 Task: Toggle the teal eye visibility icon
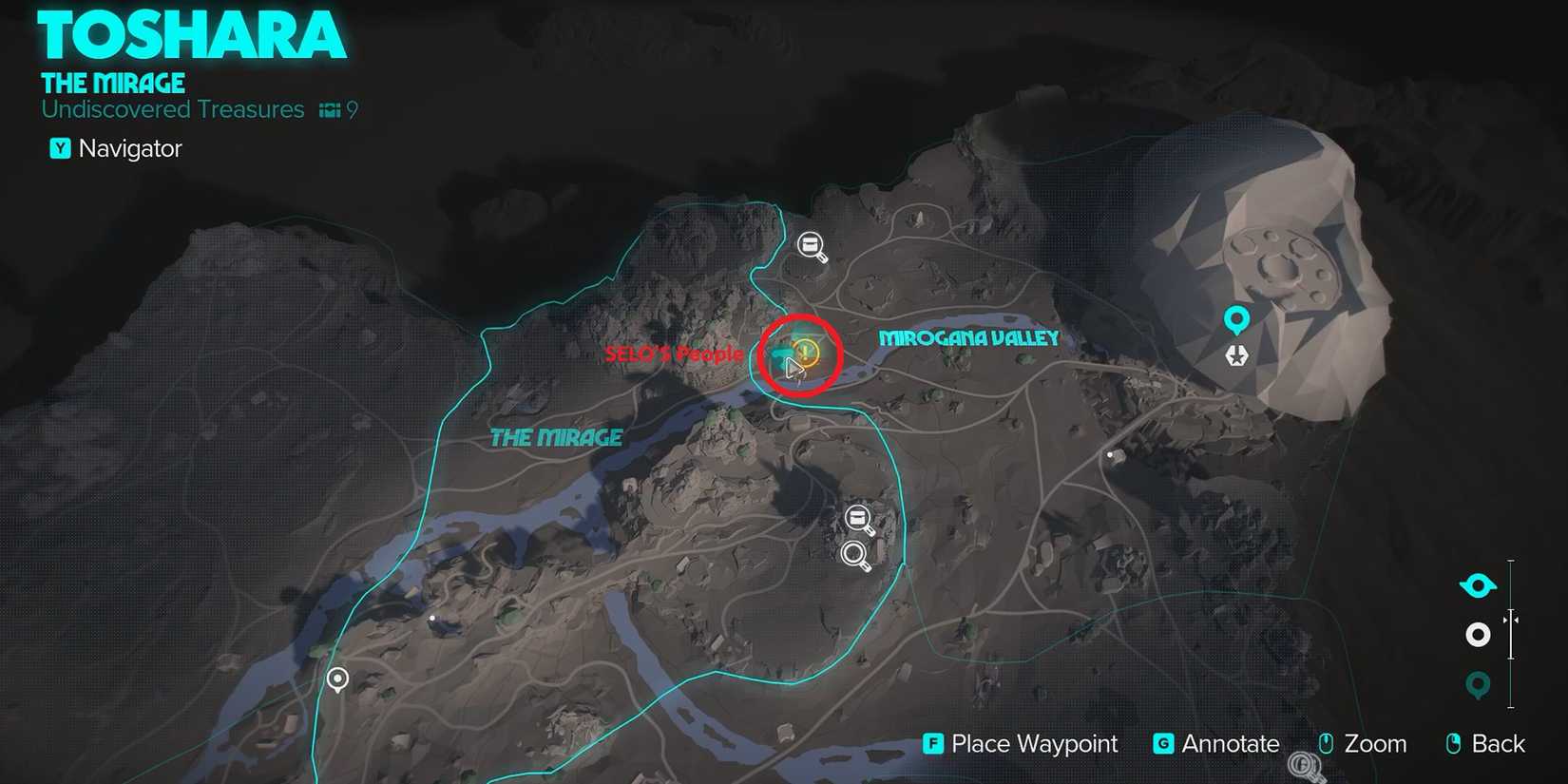(x=1477, y=585)
